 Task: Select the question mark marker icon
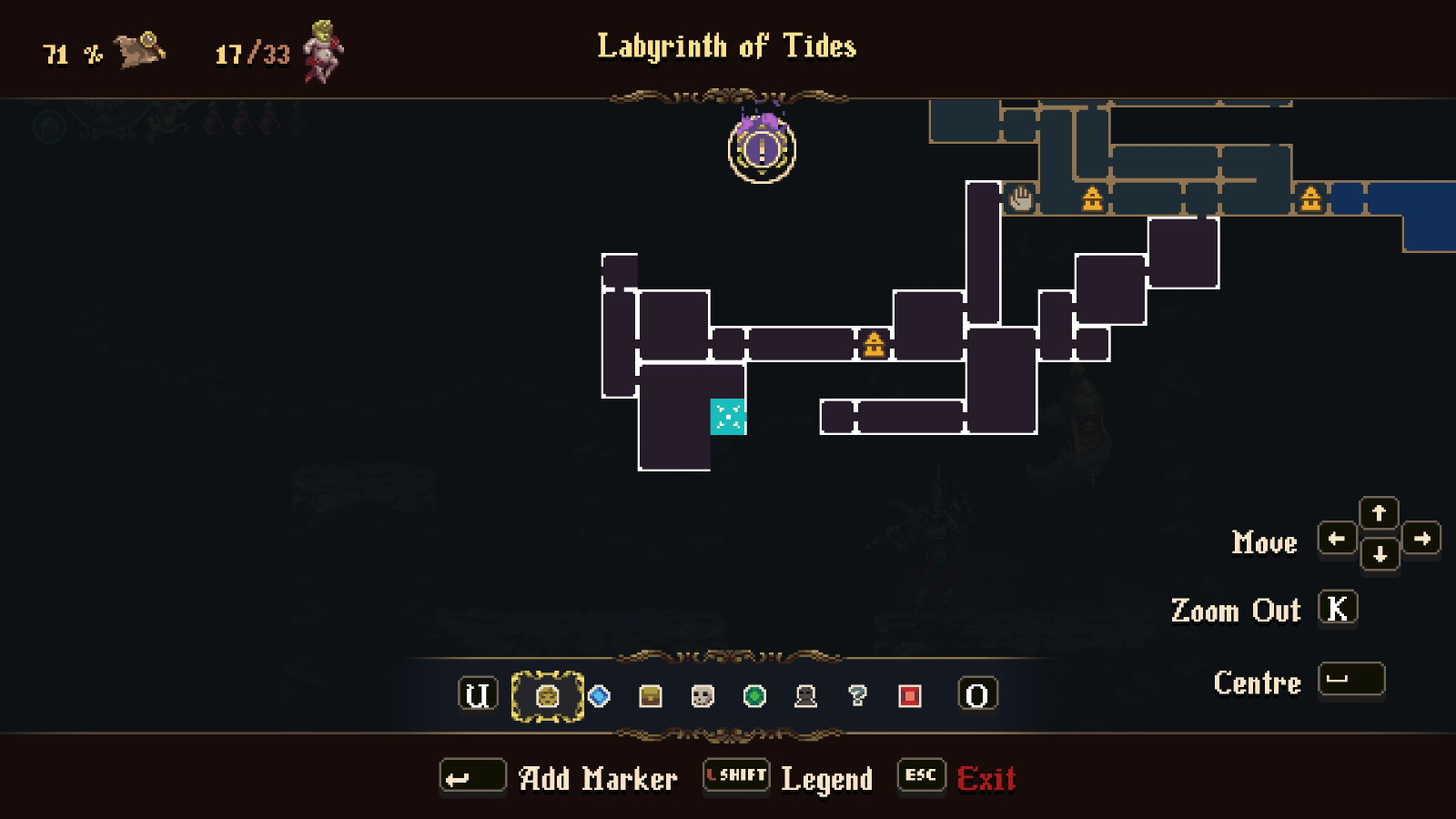(x=855, y=696)
